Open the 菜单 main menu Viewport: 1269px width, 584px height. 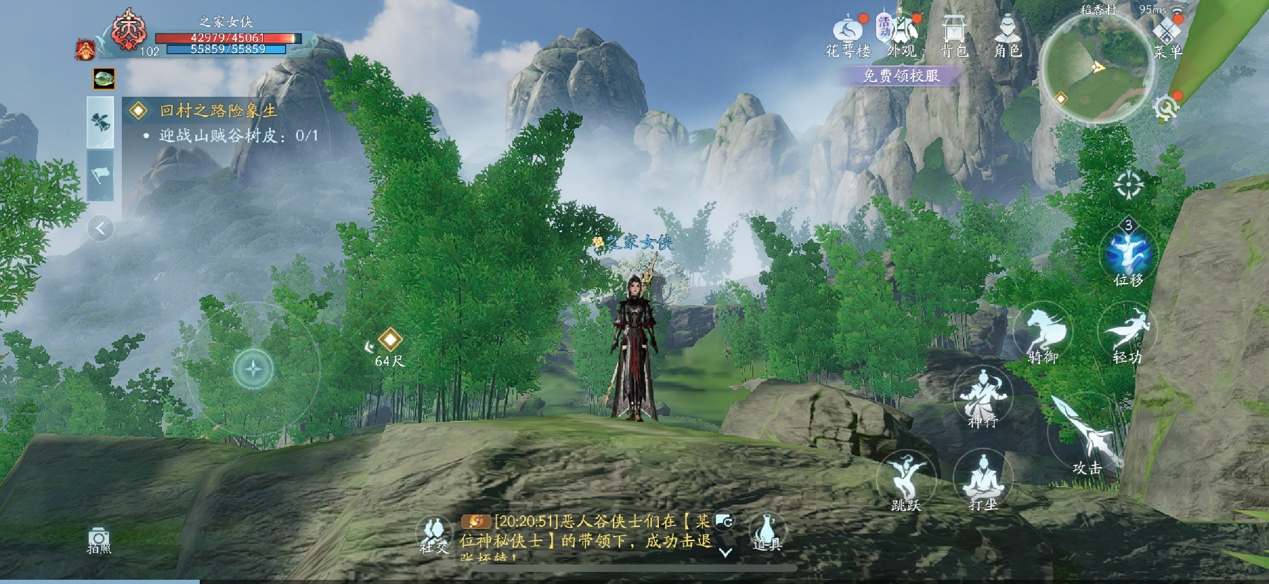point(1167,35)
